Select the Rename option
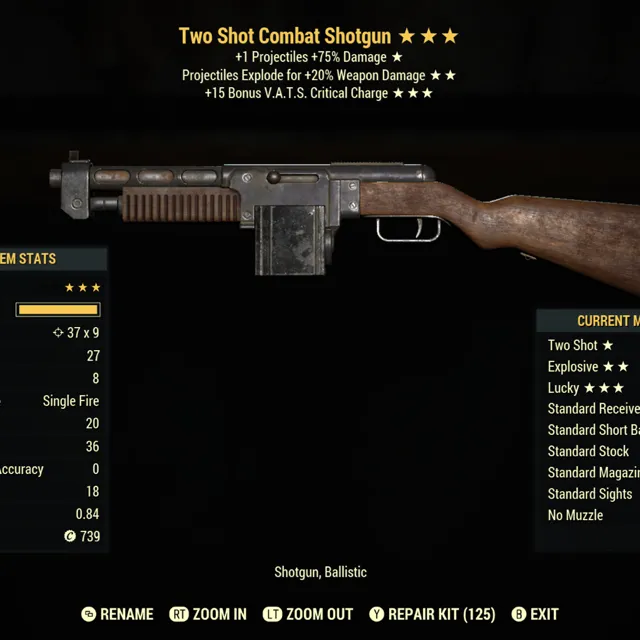Viewport: 640px width, 640px height. point(118,614)
